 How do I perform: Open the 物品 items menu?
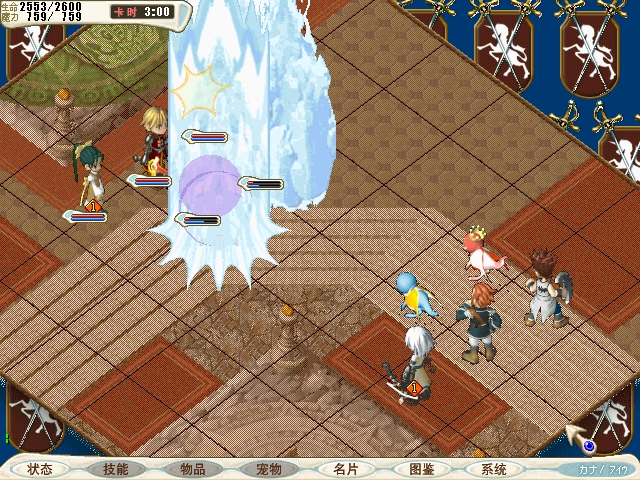click(192, 468)
